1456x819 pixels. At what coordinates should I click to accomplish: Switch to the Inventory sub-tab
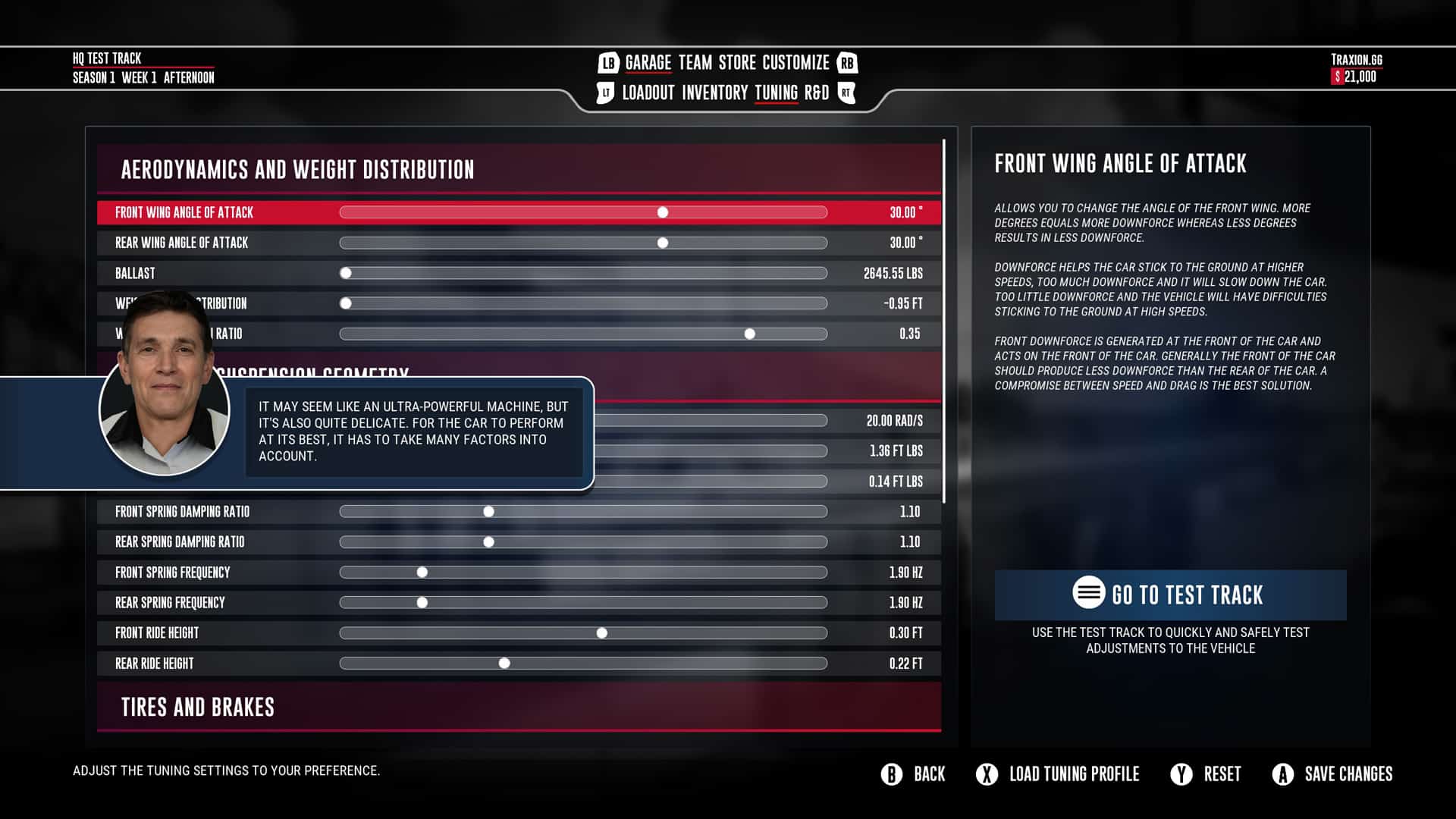tap(714, 93)
